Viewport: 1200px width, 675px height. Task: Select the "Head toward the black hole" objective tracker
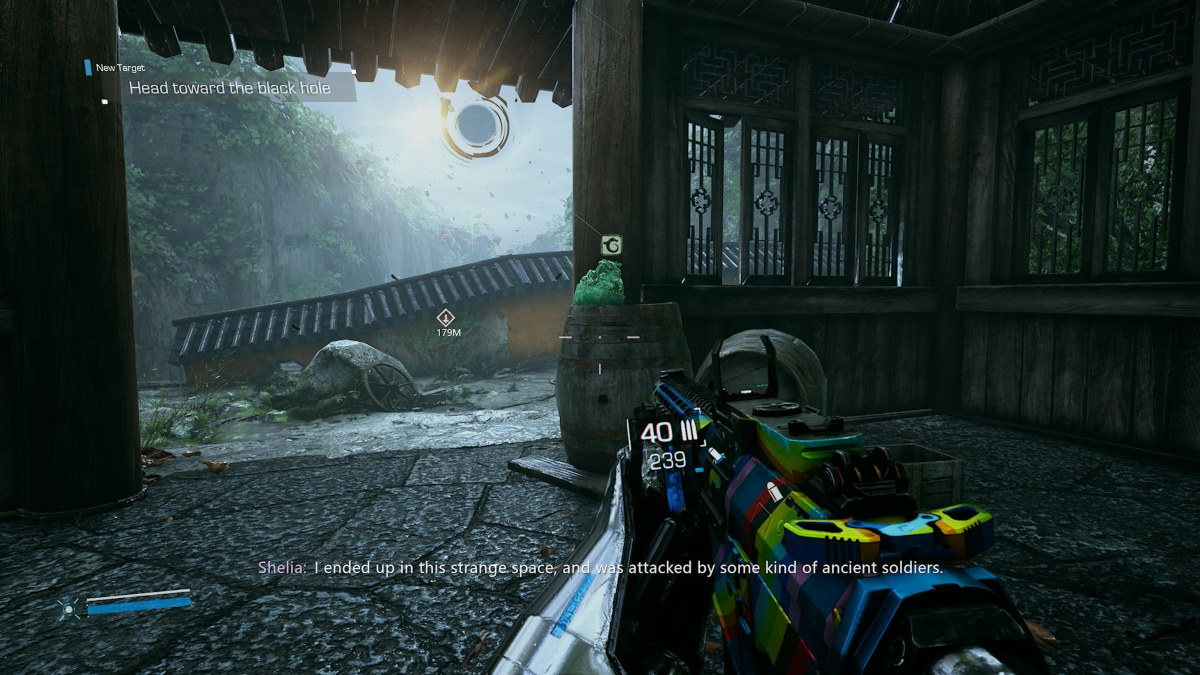click(x=230, y=88)
